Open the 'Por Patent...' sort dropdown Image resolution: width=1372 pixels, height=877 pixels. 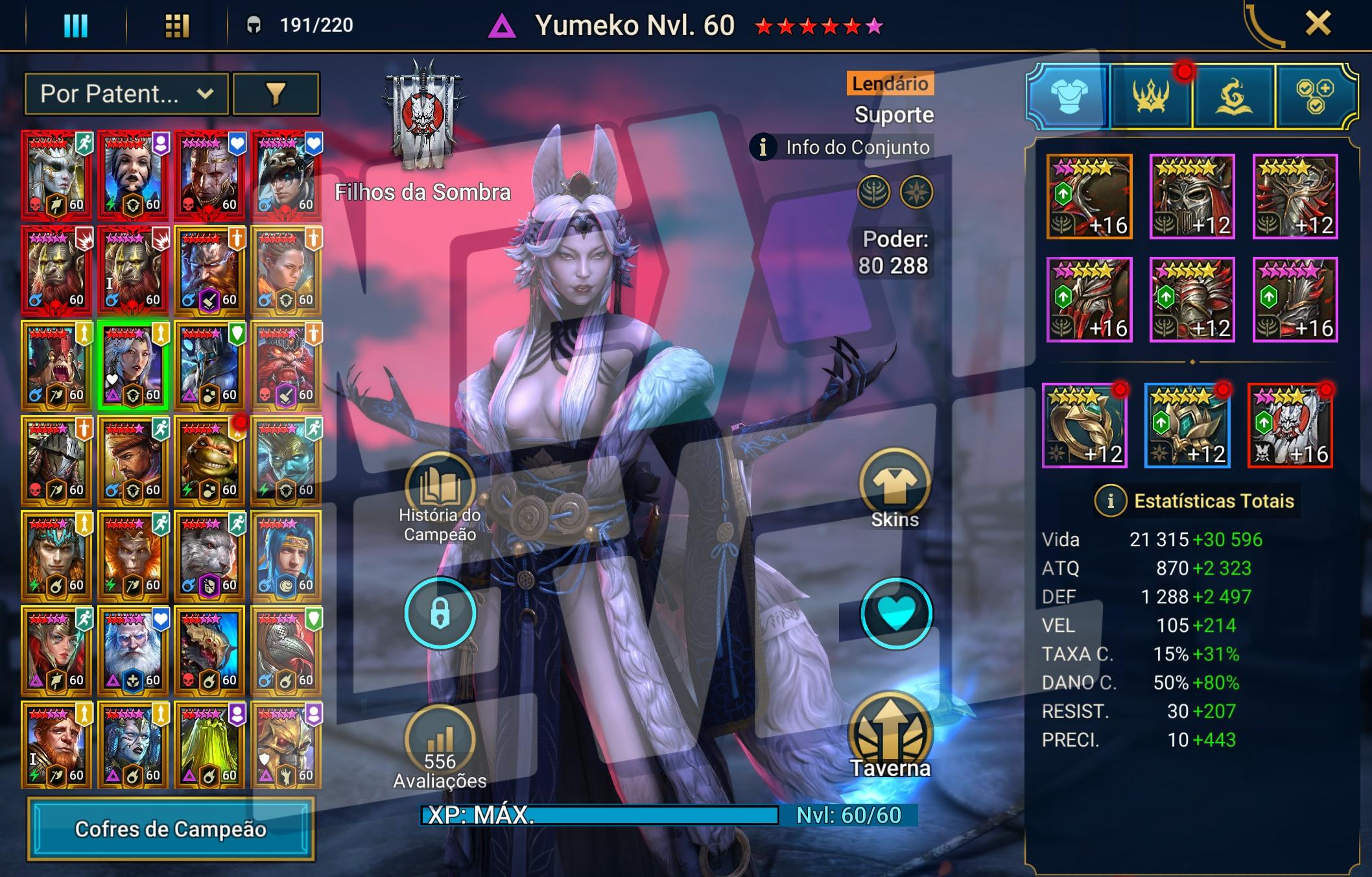coord(126,94)
